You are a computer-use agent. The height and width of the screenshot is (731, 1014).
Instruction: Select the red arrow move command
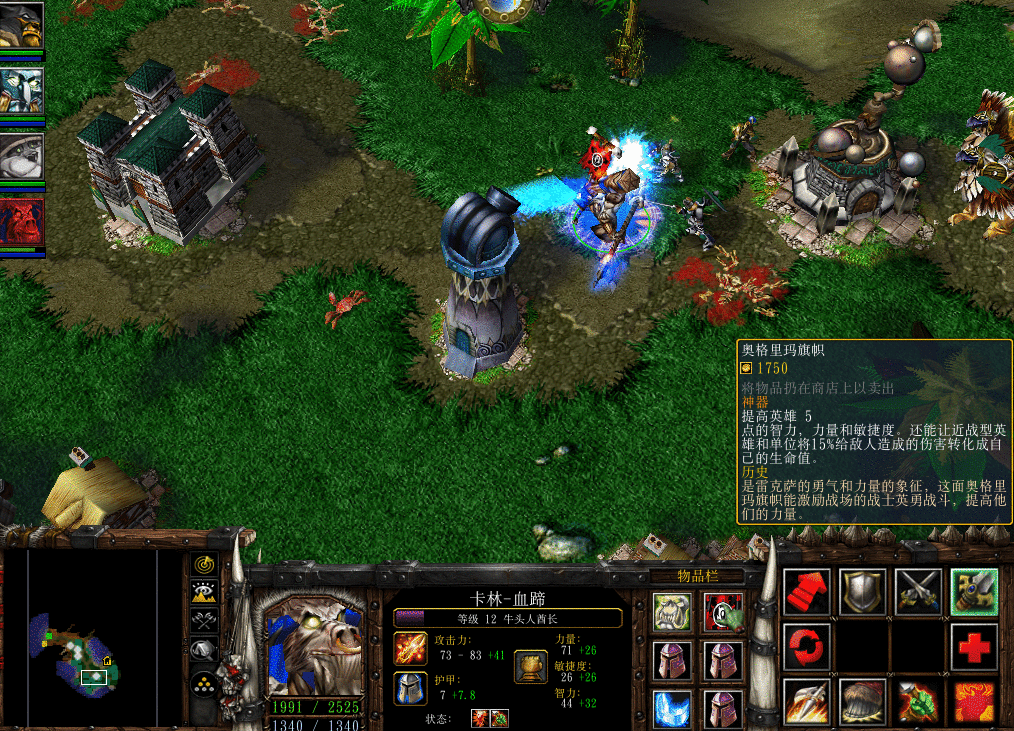[x=806, y=591]
